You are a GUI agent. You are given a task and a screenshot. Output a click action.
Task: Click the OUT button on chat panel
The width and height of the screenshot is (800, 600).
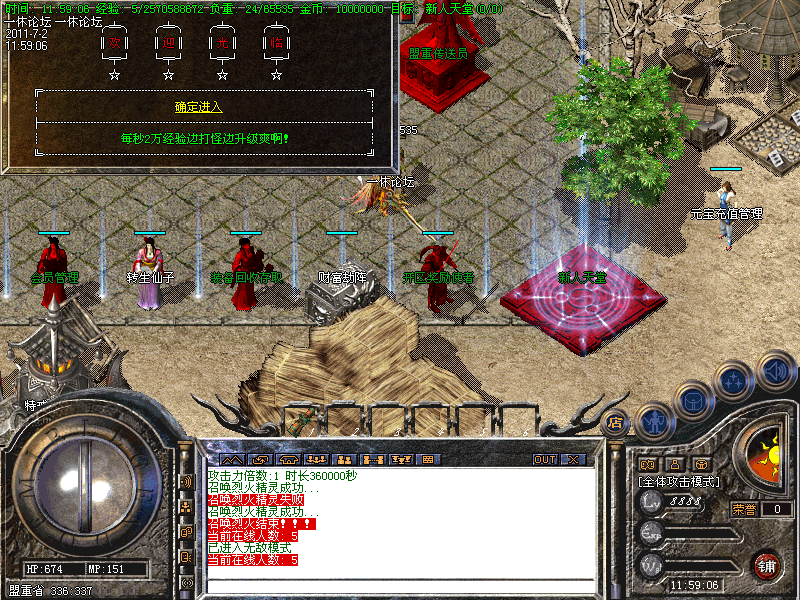coord(544,460)
